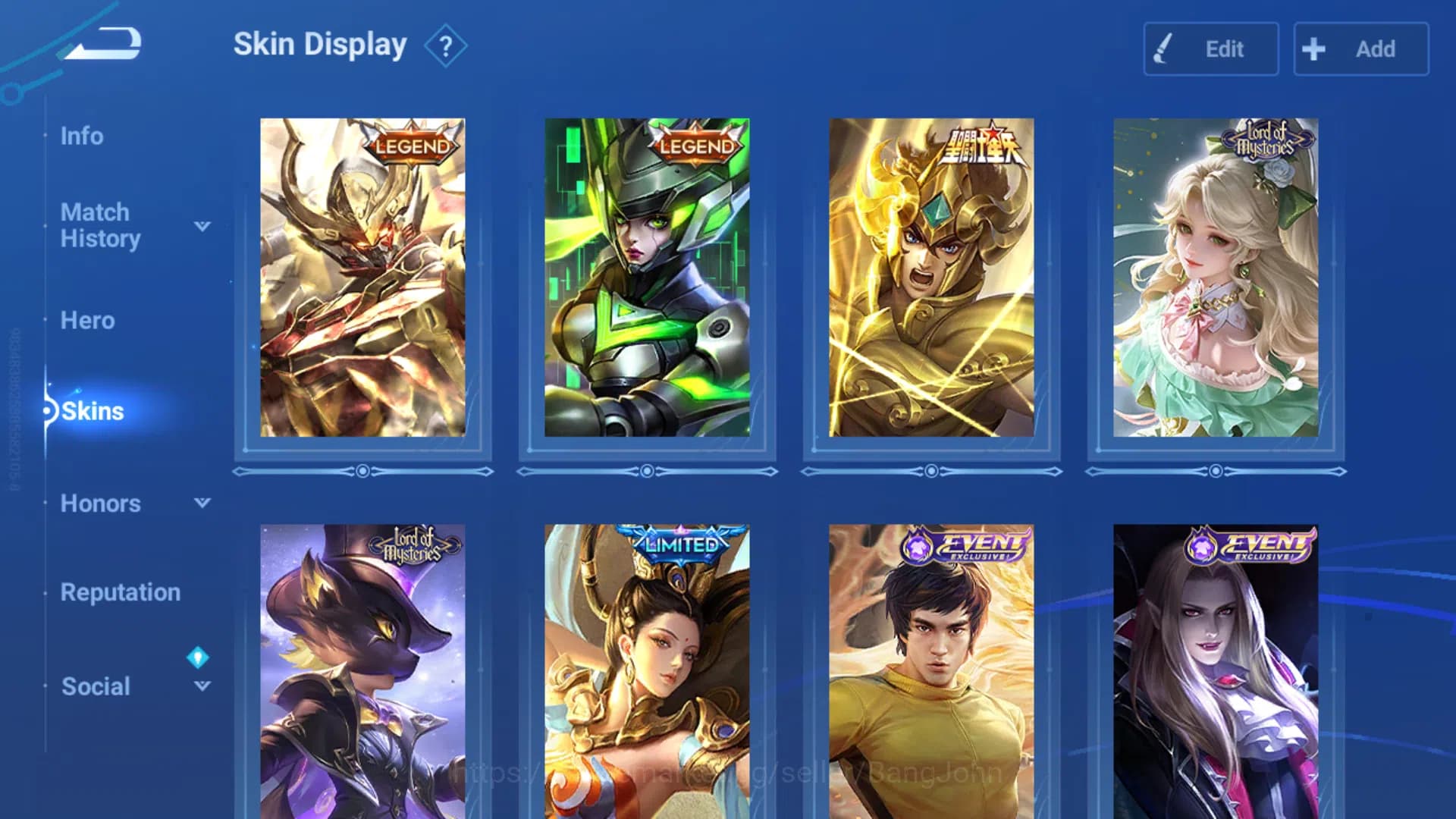Expand the Social section chevron
Viewport: 1456px width, 819px height.
tap(201, 686)
